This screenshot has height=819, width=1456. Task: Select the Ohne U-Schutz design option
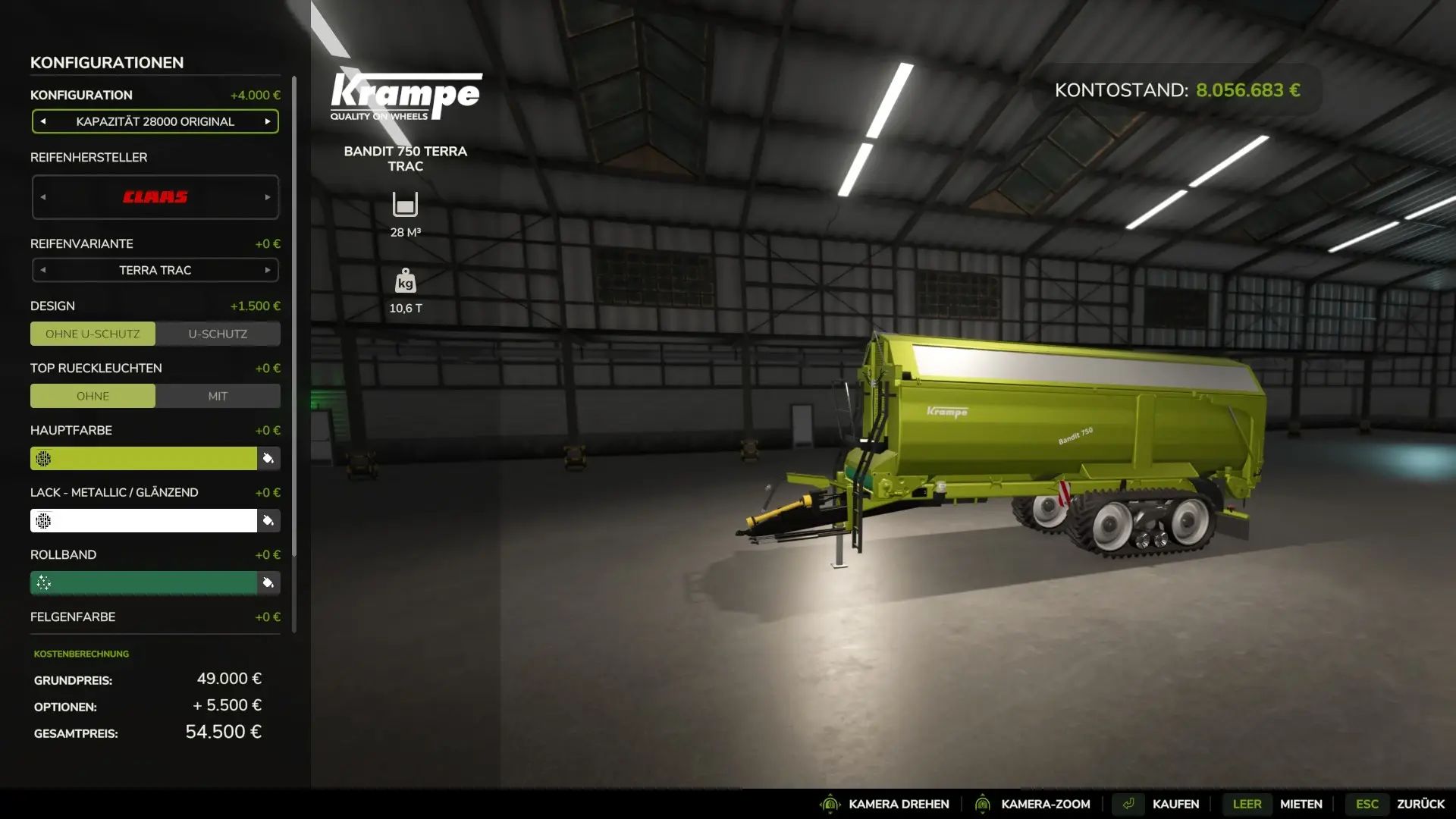click(93, 334)
